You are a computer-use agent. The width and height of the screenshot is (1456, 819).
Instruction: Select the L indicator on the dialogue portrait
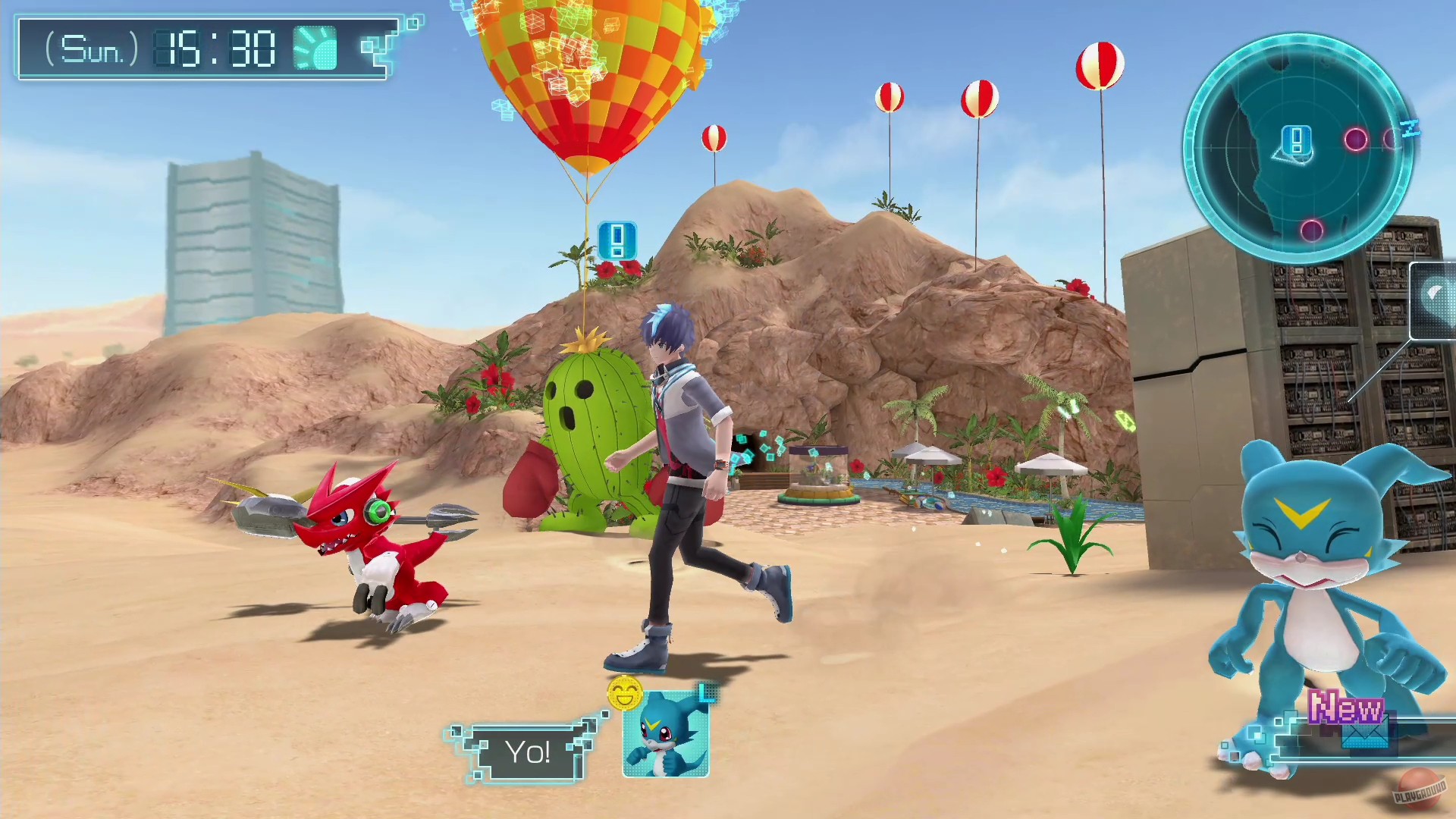[707, 692]
